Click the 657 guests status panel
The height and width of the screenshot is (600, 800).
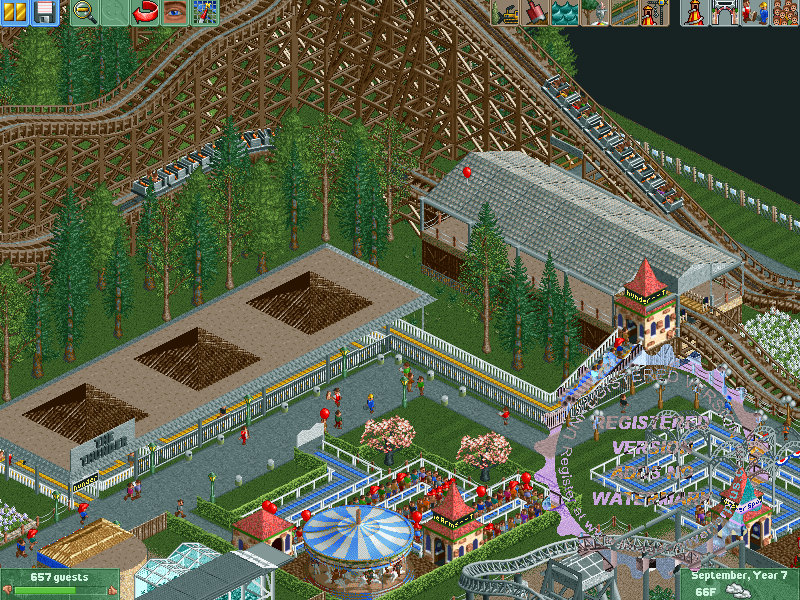tap(60, 584)
